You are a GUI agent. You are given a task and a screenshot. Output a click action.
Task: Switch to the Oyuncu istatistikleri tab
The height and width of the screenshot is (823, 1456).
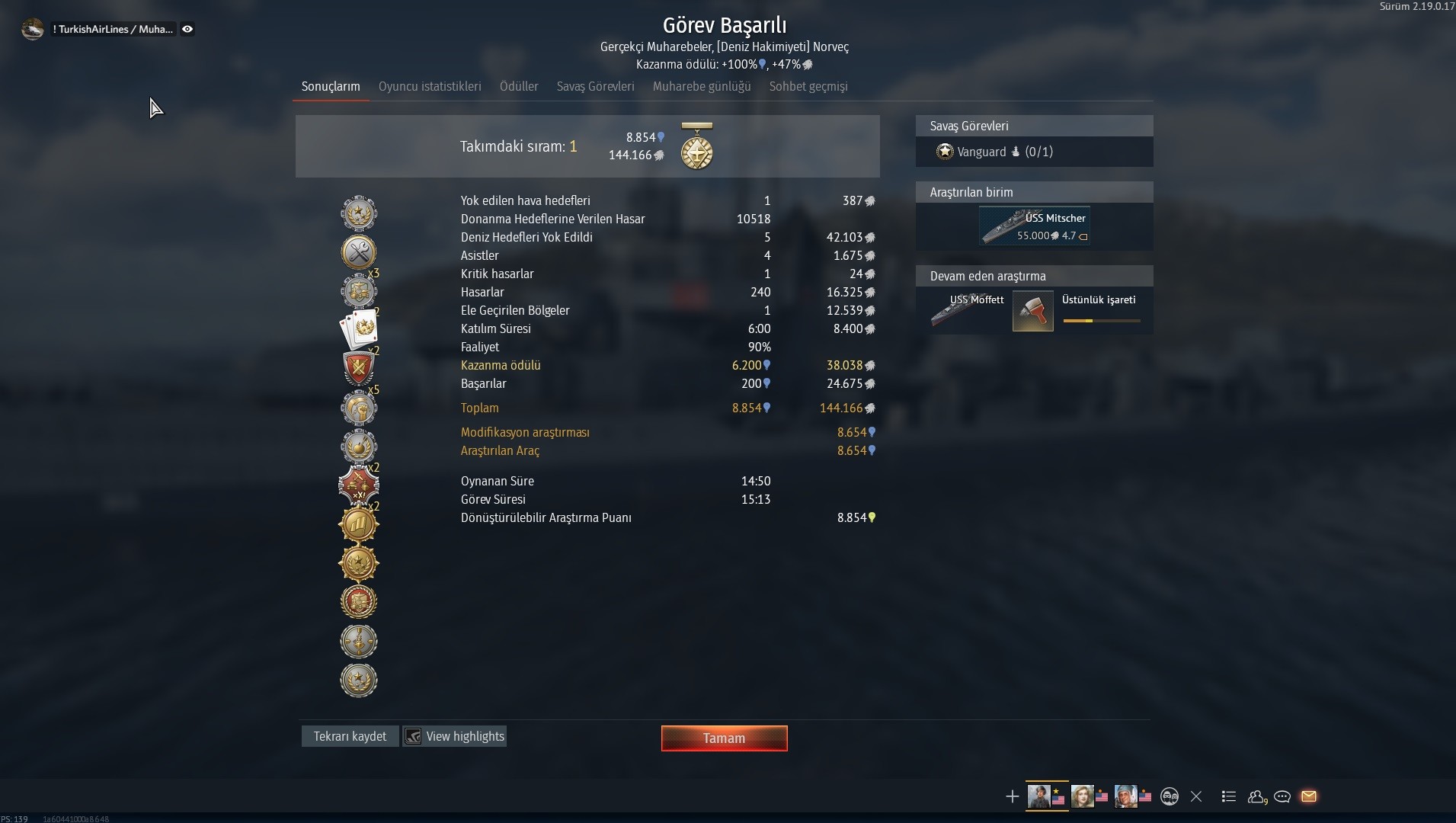click(430, 87)
